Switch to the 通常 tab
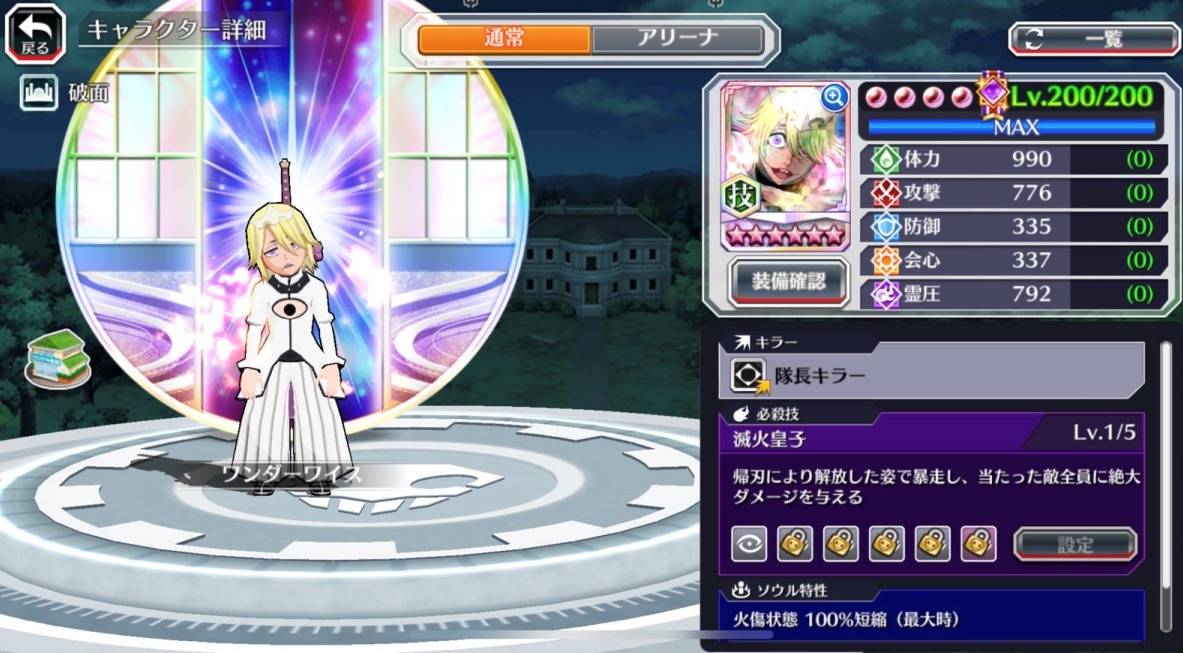Viewport: 1183px width, 653px height. (x=504, y=39)
